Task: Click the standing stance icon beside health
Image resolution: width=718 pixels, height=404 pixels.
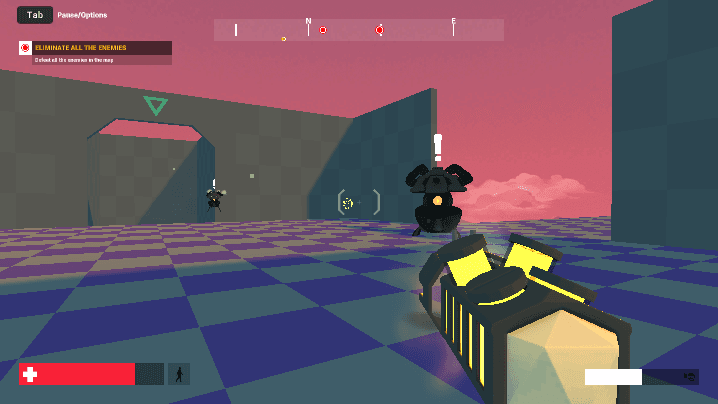Action: coord(179,374)
